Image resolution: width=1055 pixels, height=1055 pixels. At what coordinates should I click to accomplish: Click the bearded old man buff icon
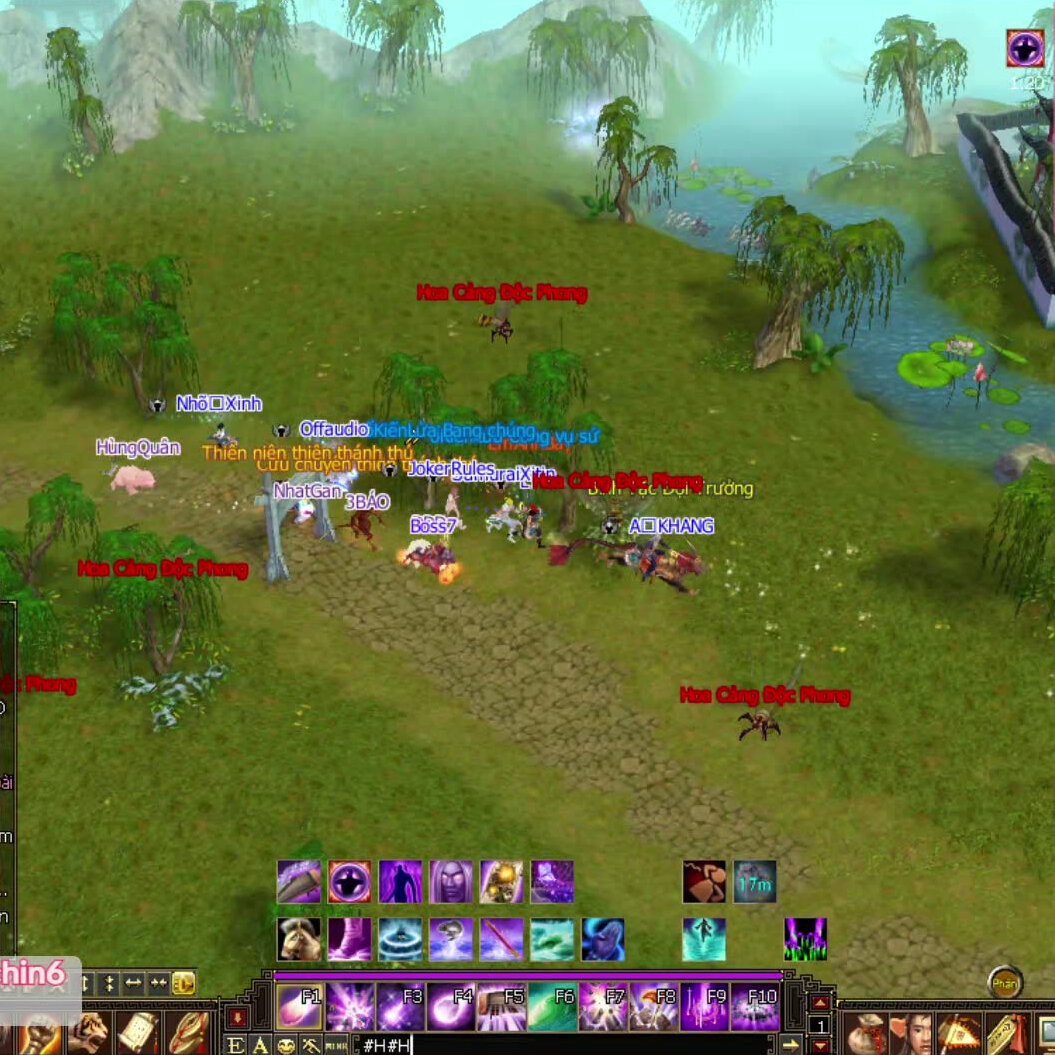(x=299, y=940)
